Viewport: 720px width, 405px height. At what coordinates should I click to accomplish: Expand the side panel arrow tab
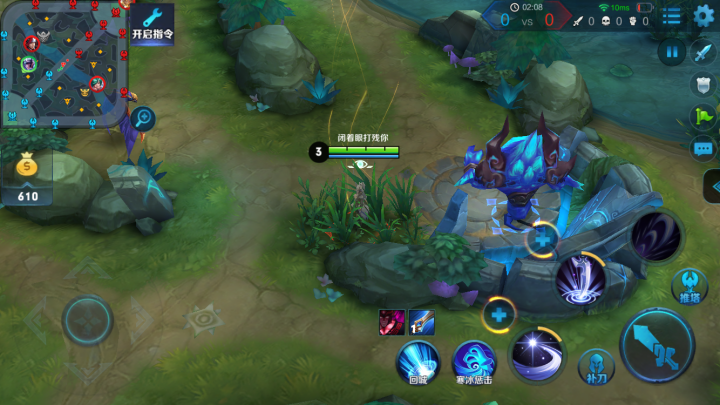[711, 186]
